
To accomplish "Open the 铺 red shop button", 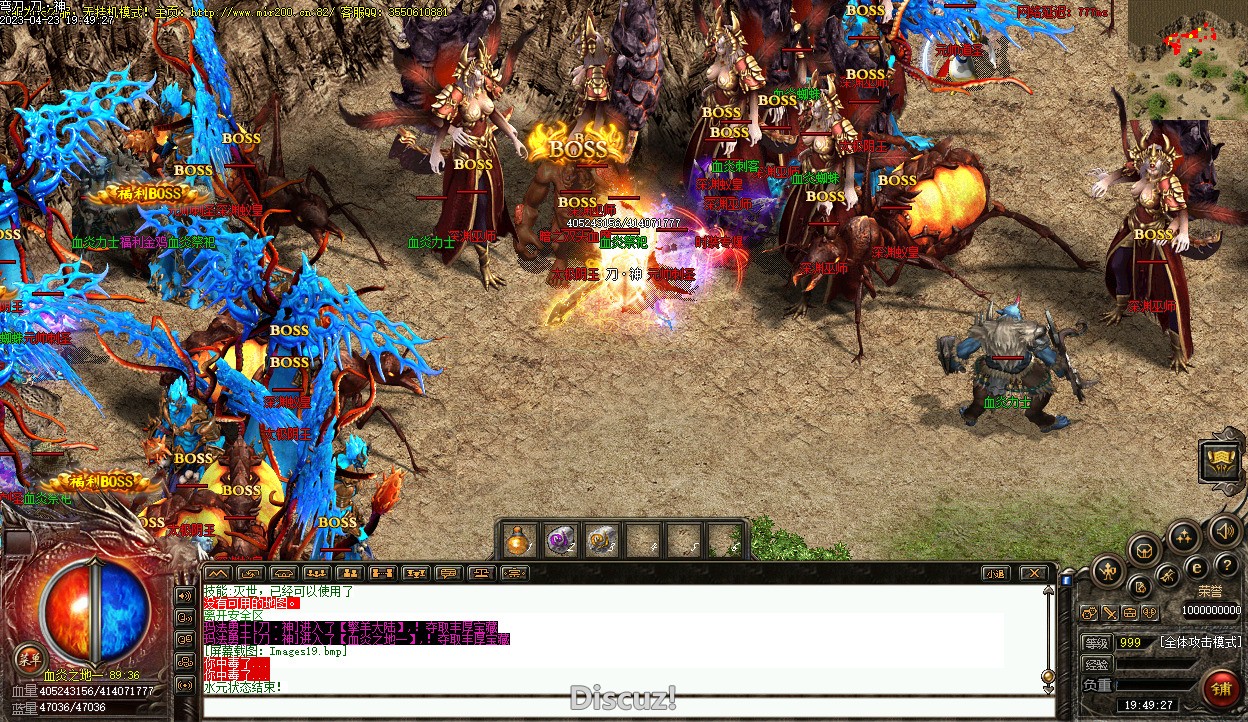I will click(1221, 688).
